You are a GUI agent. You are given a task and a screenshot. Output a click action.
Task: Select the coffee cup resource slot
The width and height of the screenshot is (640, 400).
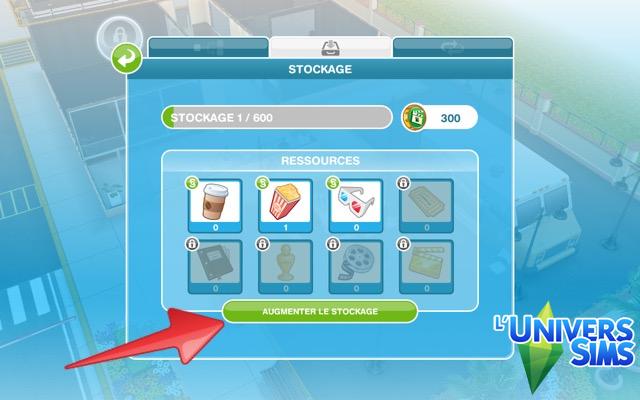pos(217,203)
